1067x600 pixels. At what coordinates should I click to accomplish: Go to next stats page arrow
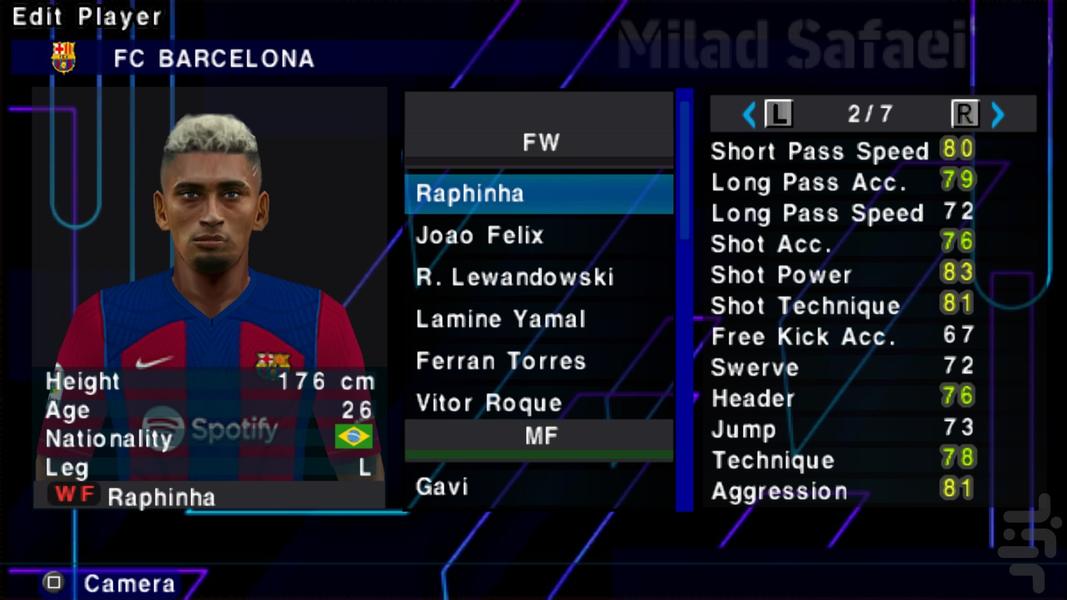(997, 115)
